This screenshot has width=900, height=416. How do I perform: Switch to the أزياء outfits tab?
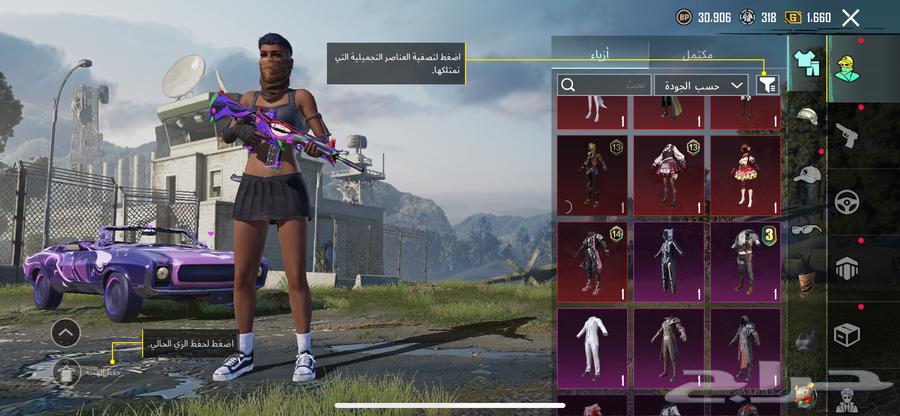[x=599, y=53]
